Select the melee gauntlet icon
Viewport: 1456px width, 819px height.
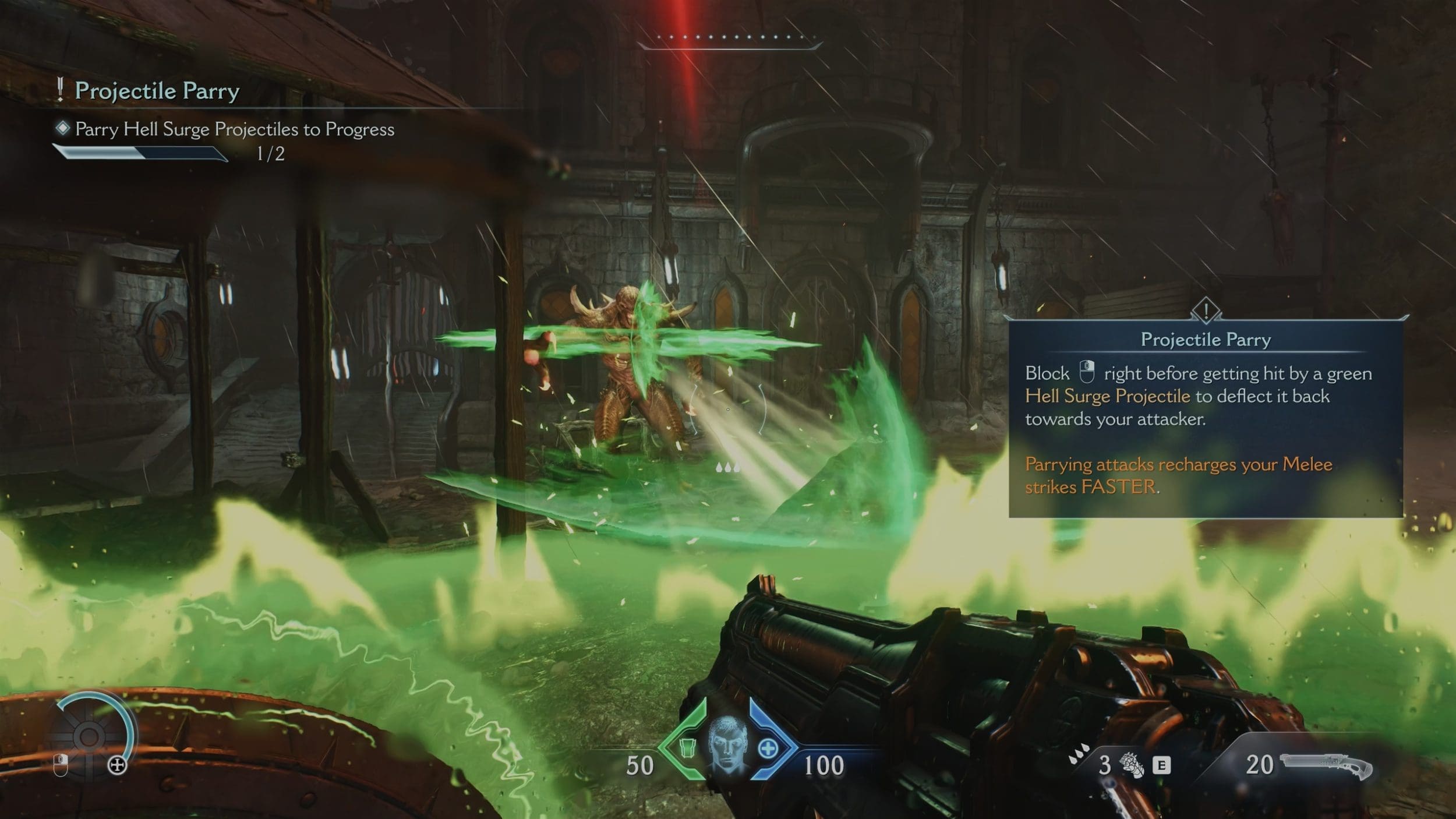click(1132, 765)
